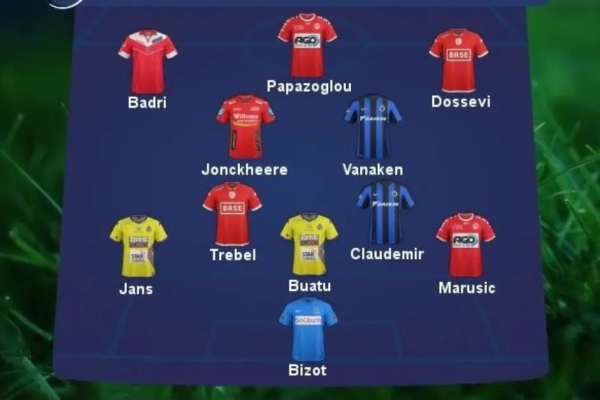Select Marusic's red jersey

465,245
